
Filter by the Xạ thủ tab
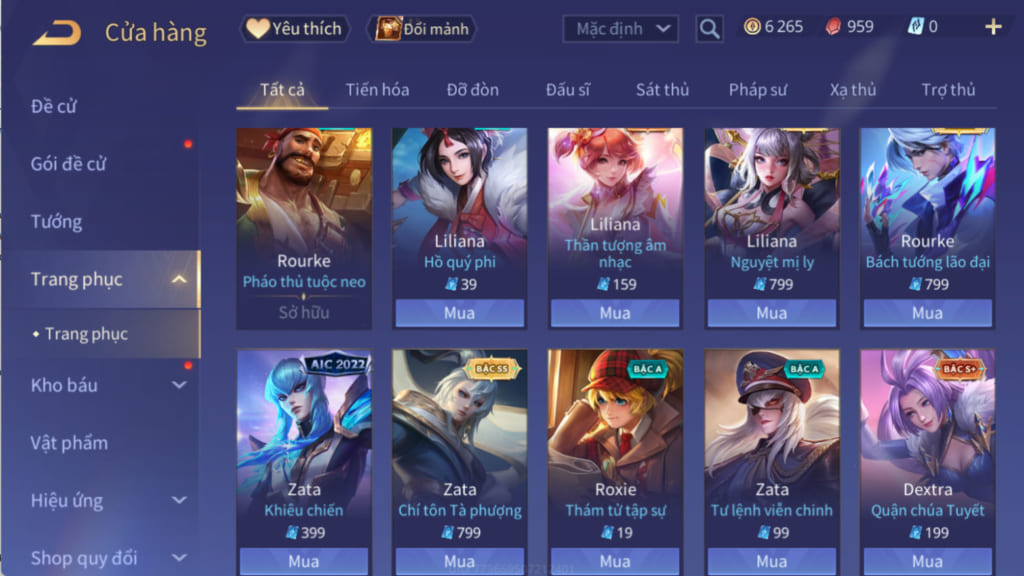[x=852, y=89]
